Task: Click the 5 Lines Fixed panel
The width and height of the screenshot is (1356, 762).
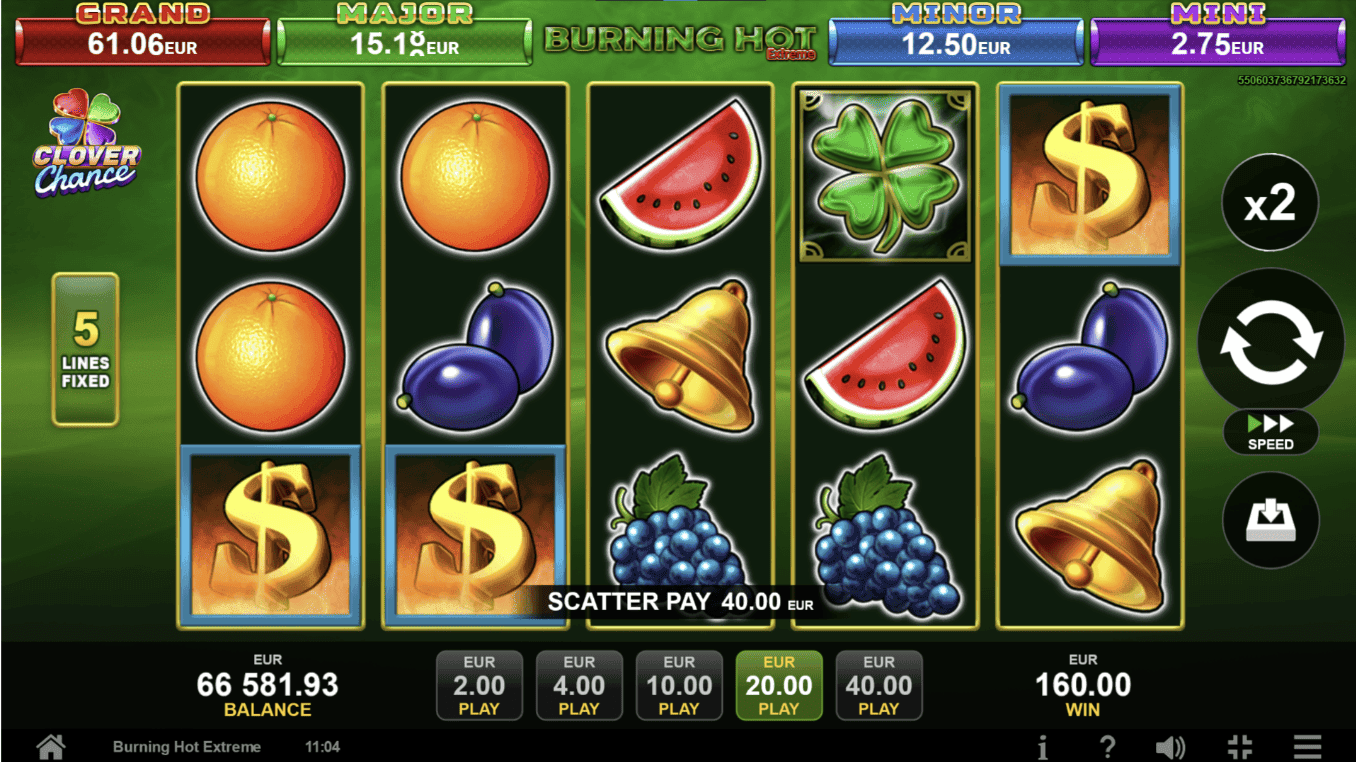Action: coord(86,349)
